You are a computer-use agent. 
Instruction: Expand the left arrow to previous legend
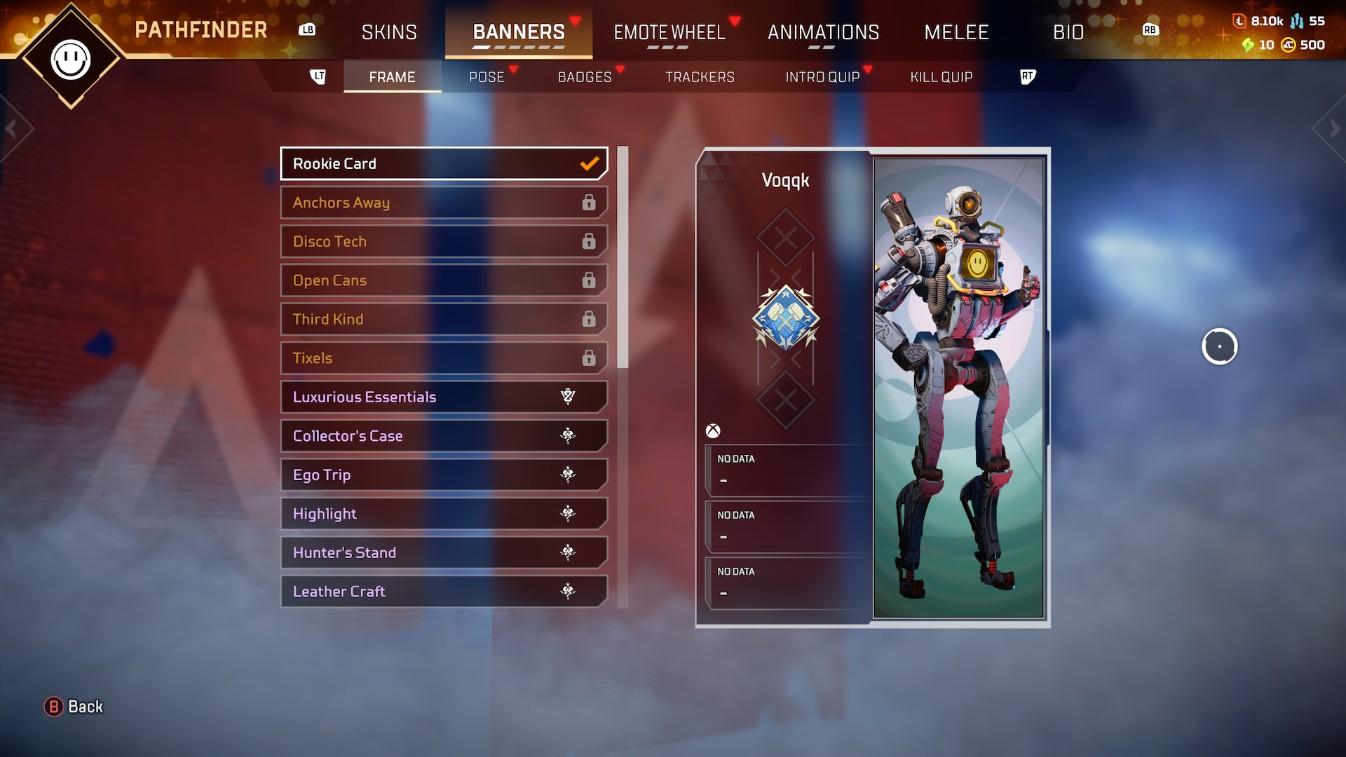(13, 128)
